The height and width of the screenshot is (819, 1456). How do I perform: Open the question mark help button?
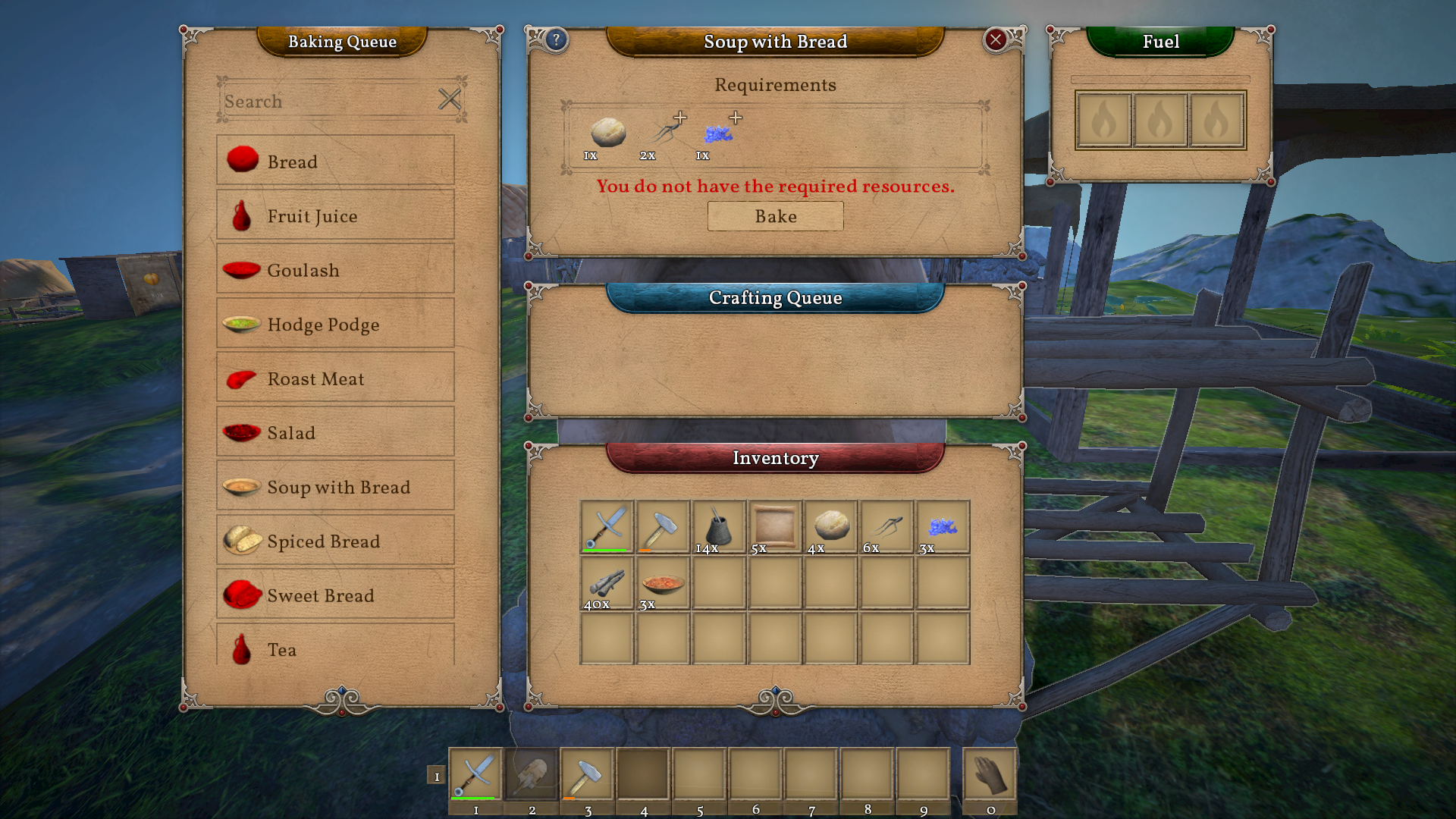tap(556, 39)
